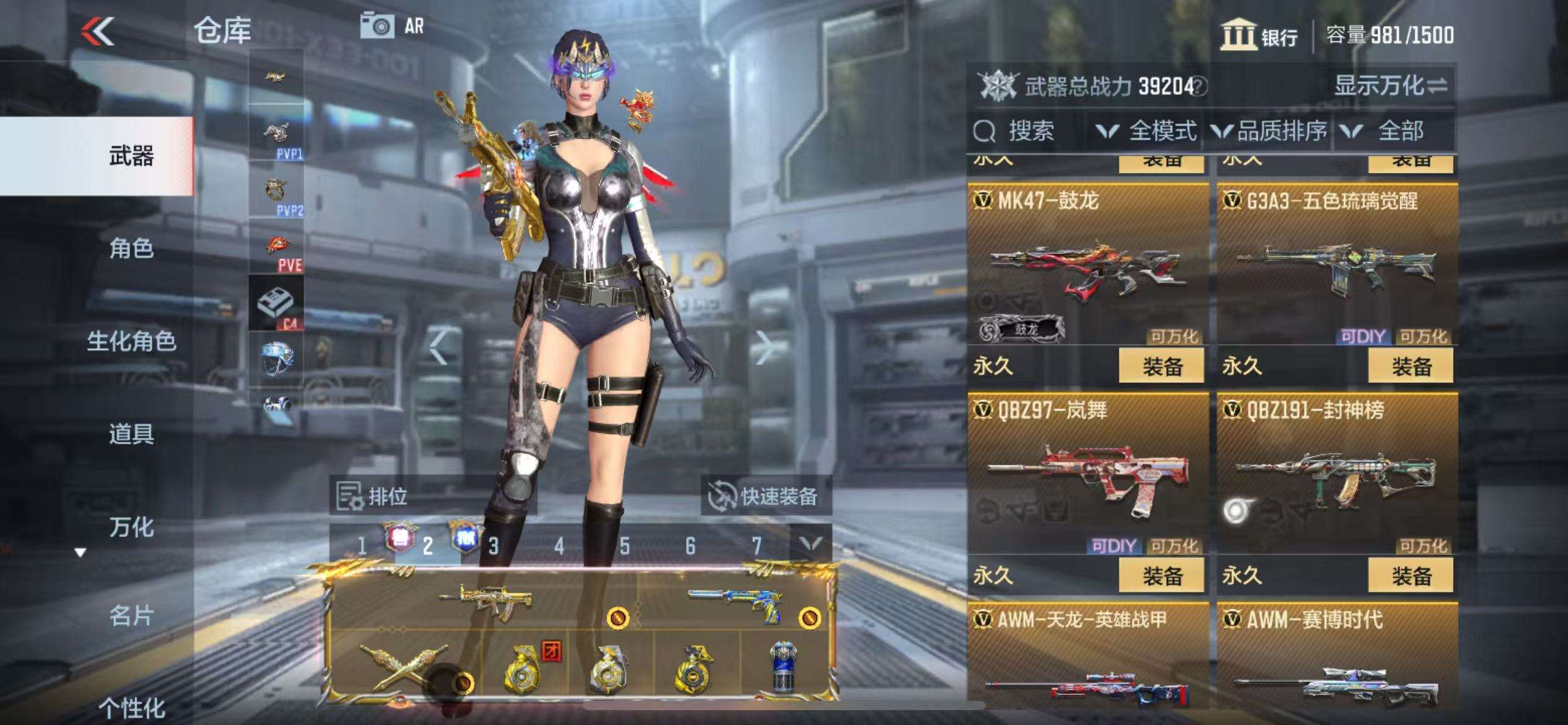Open the AR camera mode
Screen dimensions: 1568x725
pyautogui.click(x=393, y=26)
